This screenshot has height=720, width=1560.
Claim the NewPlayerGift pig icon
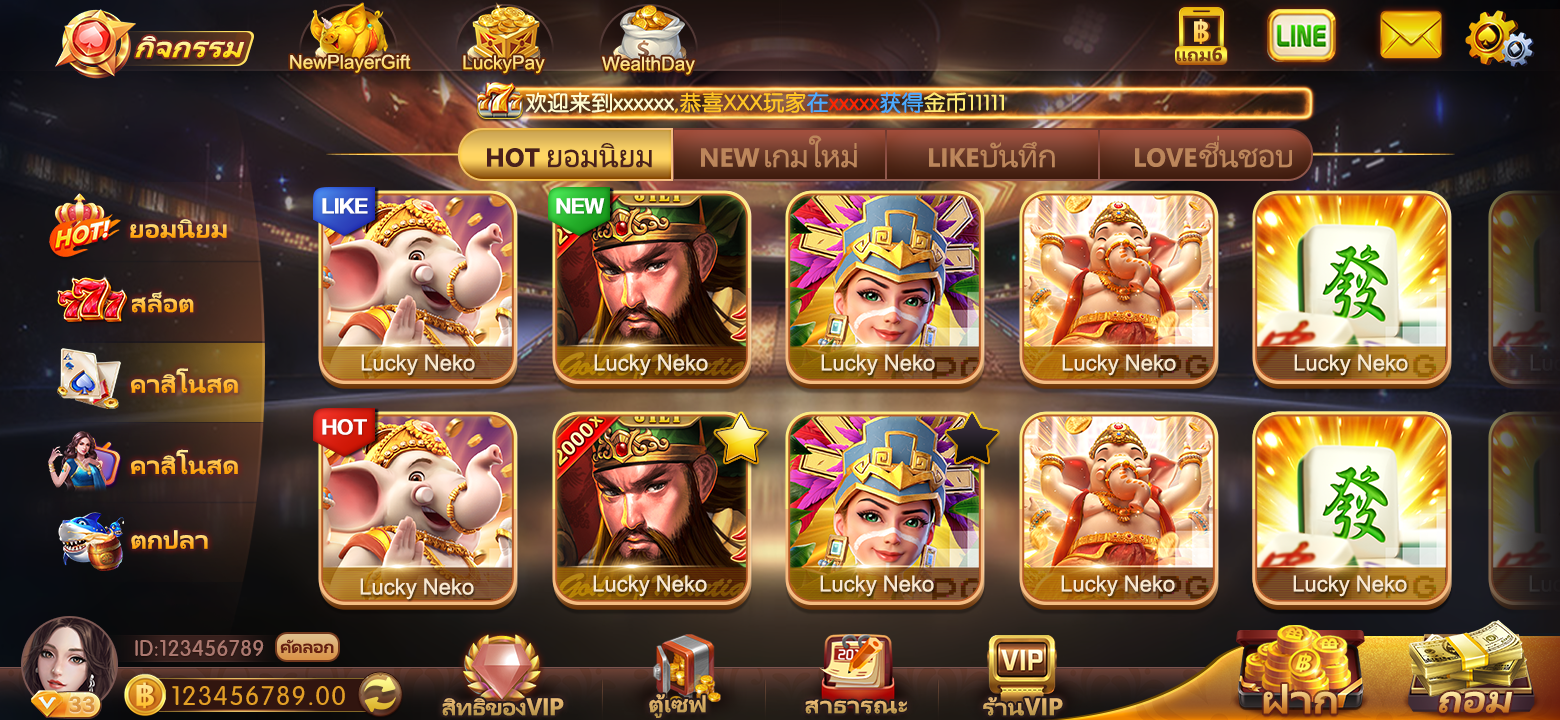pos(349,39)
